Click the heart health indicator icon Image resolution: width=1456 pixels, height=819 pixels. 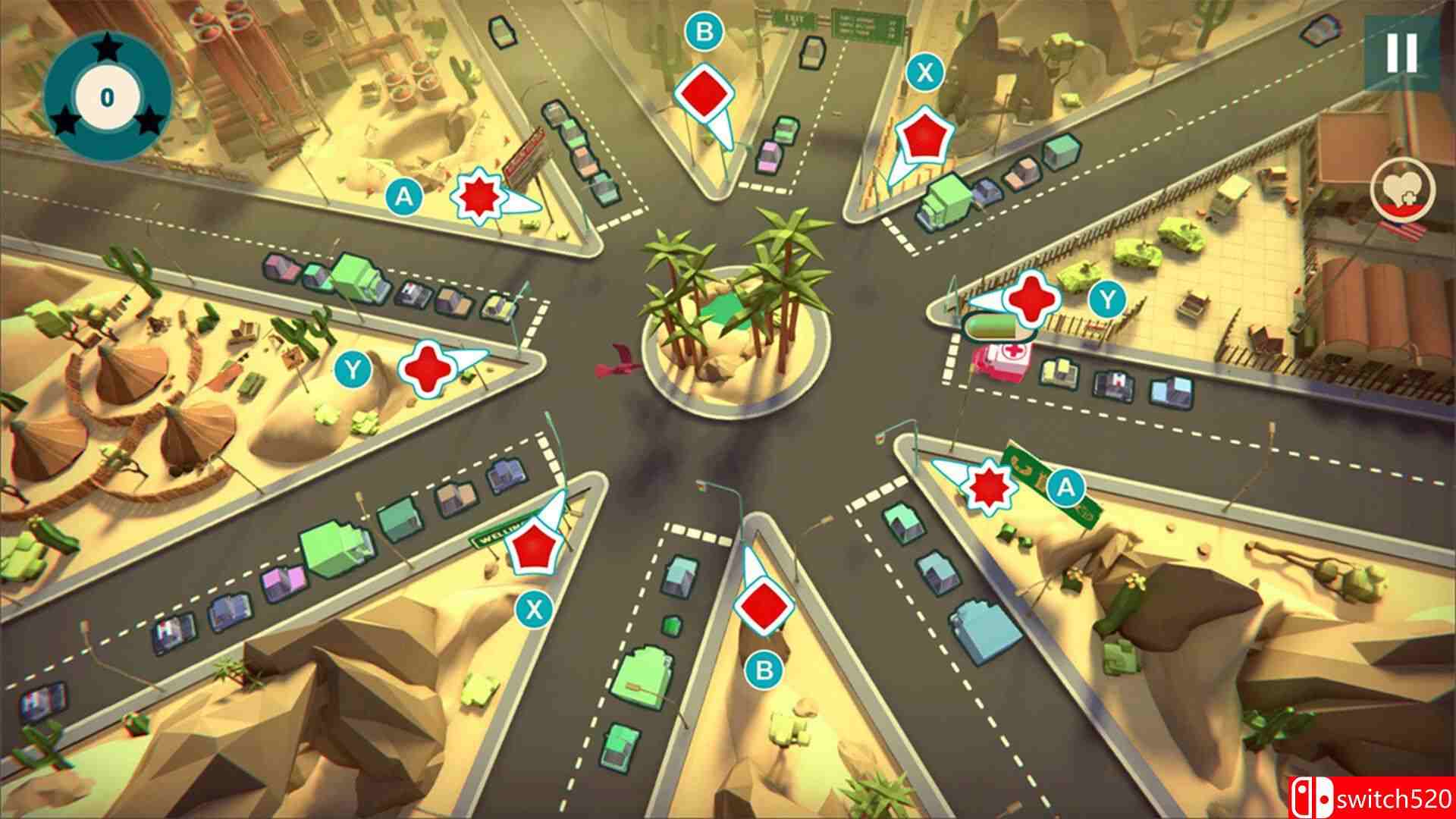[1404, 188]
